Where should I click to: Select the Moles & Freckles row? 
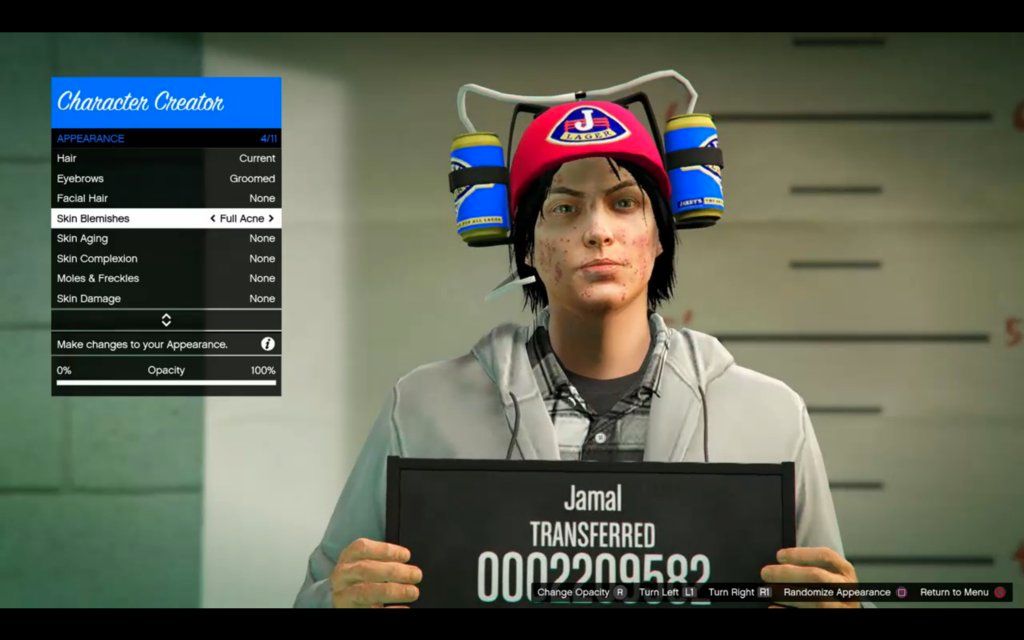[166, 278]
